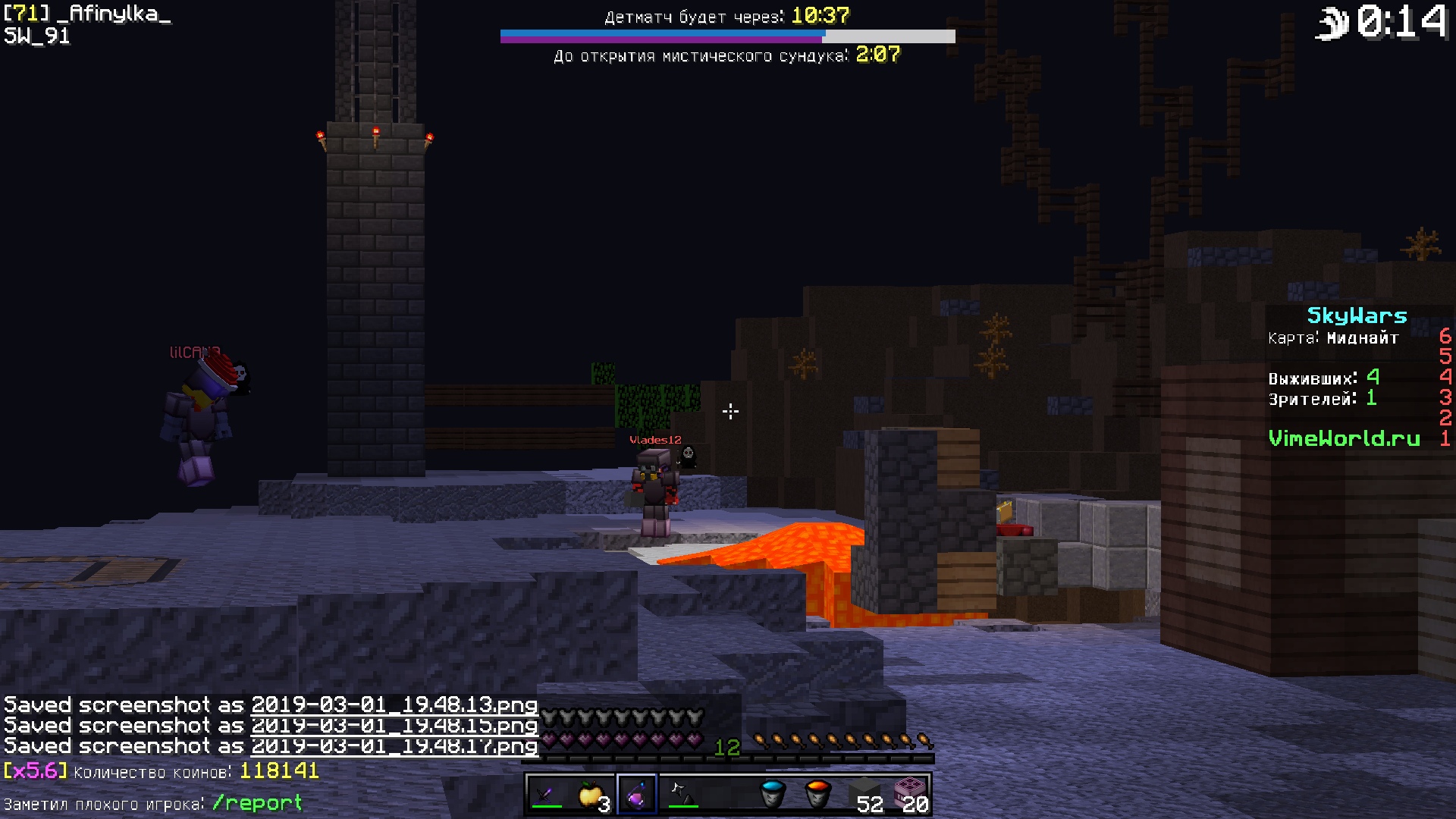Image resolution: width=1456 pixels, height=819 pixels.
Task: Select the TNT stack of 20
Action: [x=909, y=795]
